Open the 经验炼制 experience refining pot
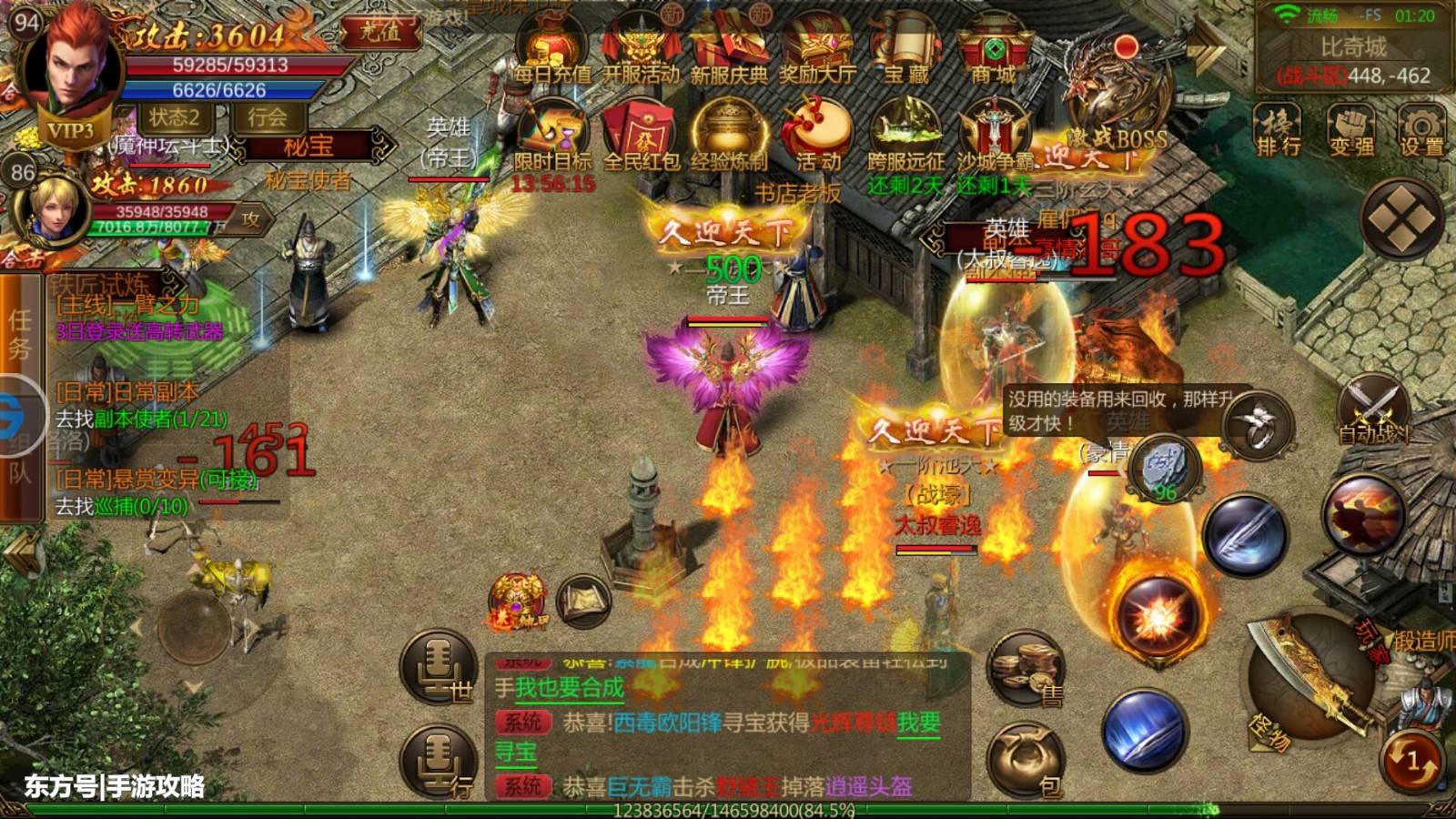This screenshot has height=819, width=1456. (729, 136)
